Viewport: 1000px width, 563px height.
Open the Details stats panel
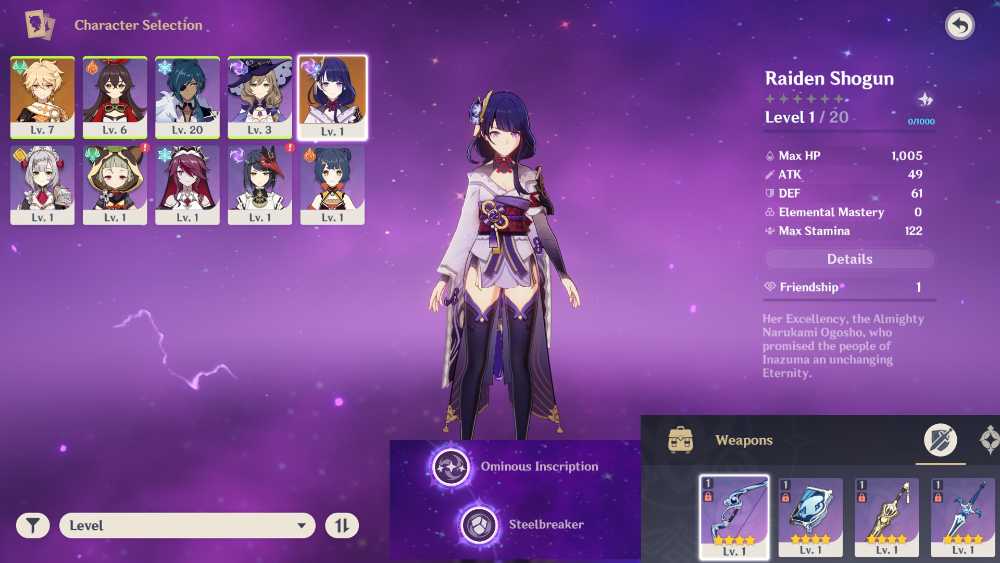coord(849,259)
